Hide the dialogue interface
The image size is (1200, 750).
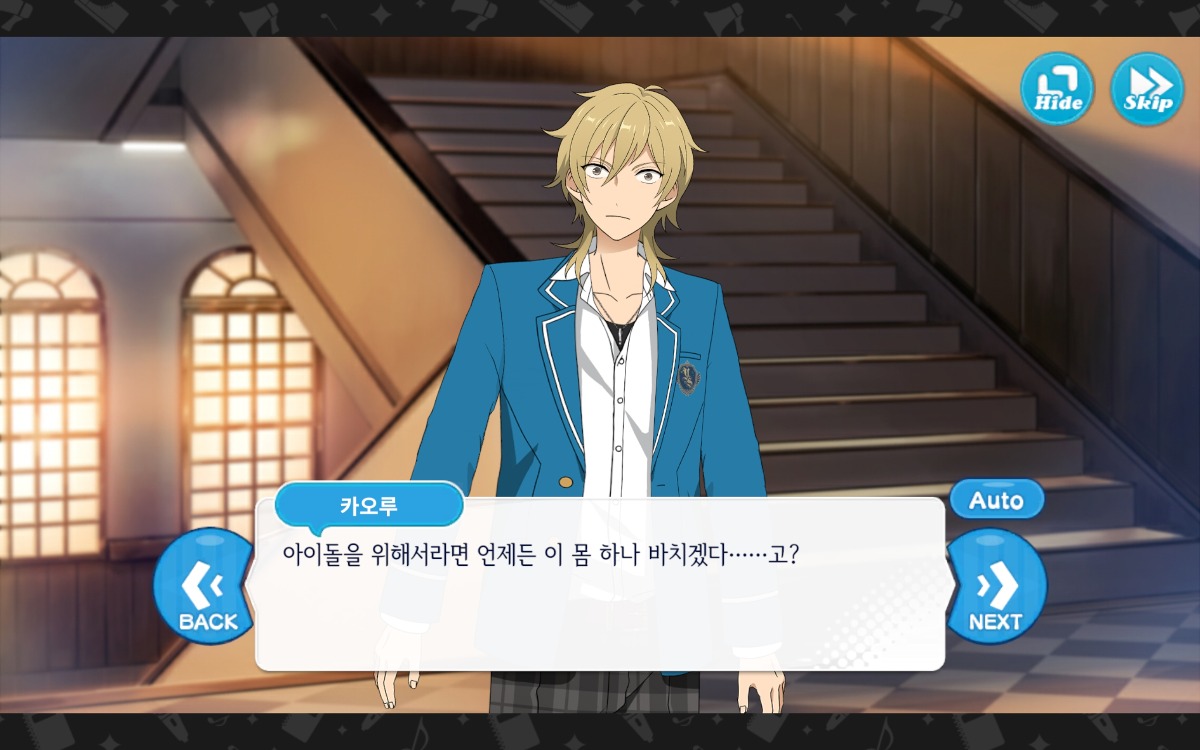click(x=1057, y=89)
